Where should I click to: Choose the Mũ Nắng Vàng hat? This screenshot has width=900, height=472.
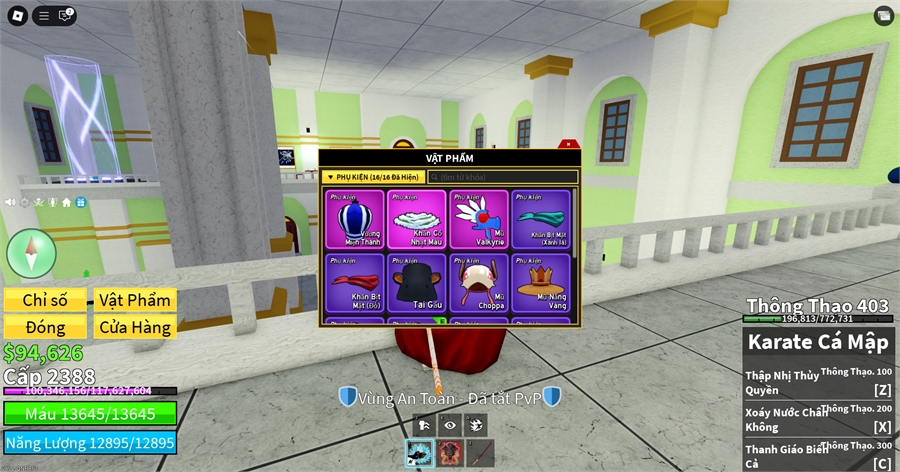coord(541,283)
